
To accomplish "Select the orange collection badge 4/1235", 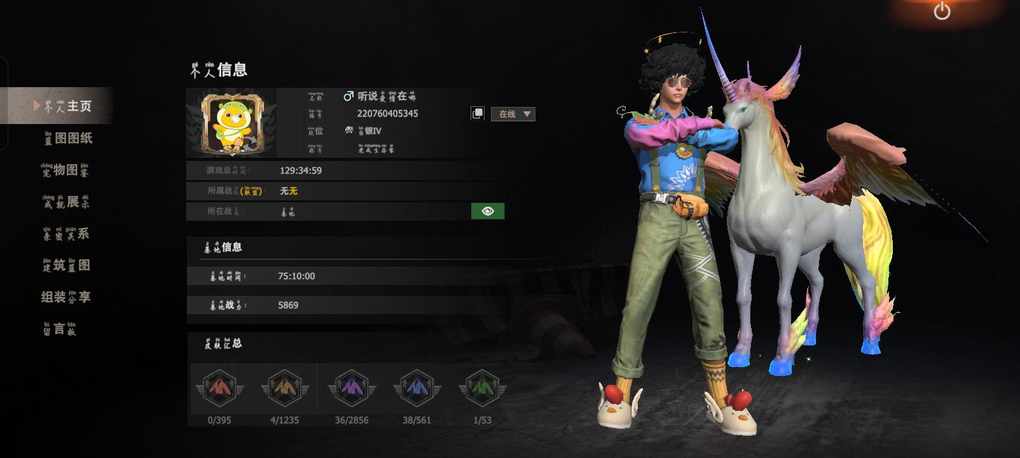I will [284, 388].
